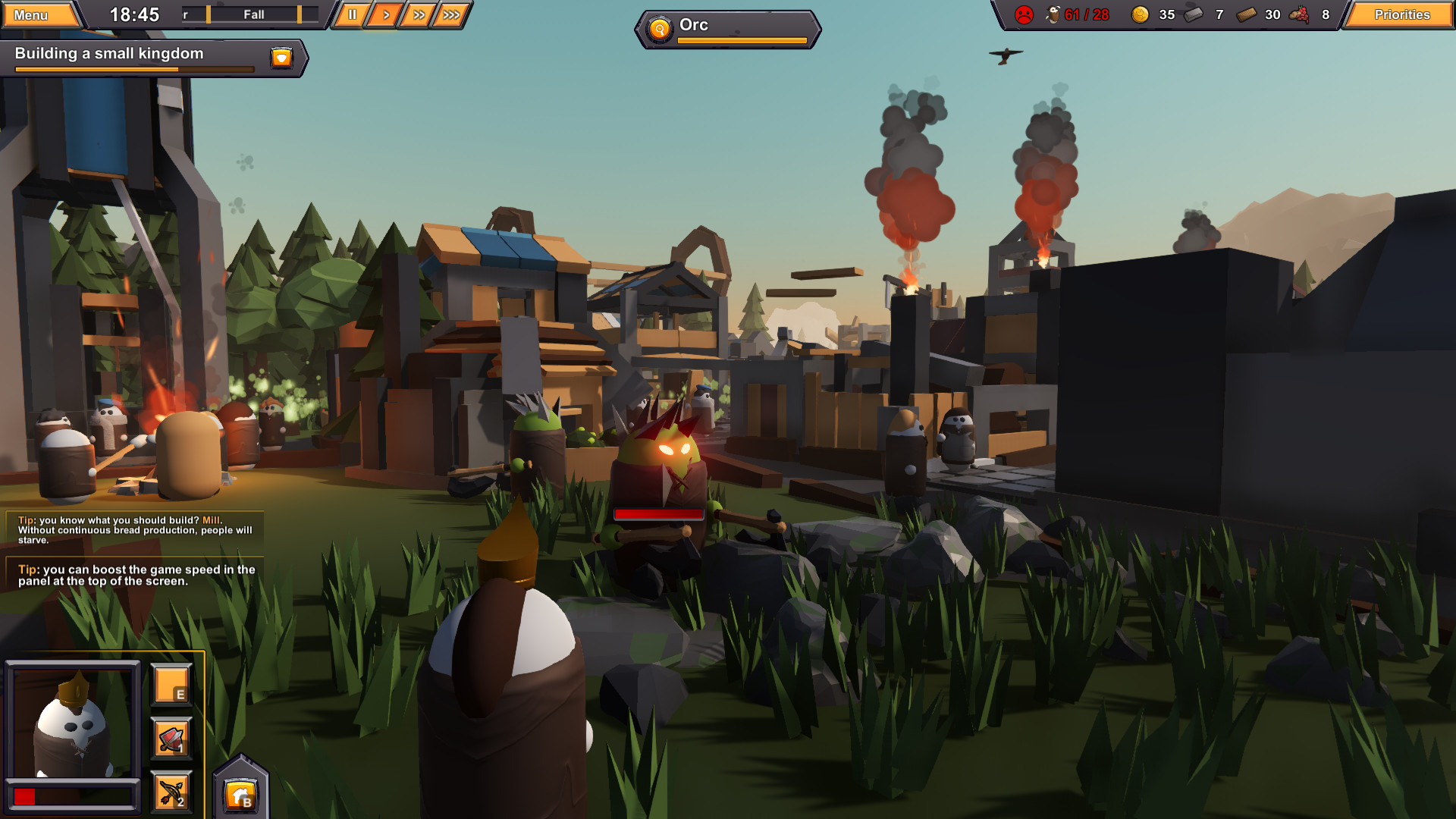Switch to triple game speed
Viewport: 1456px width, 819px height.
[x=451, y=14]
